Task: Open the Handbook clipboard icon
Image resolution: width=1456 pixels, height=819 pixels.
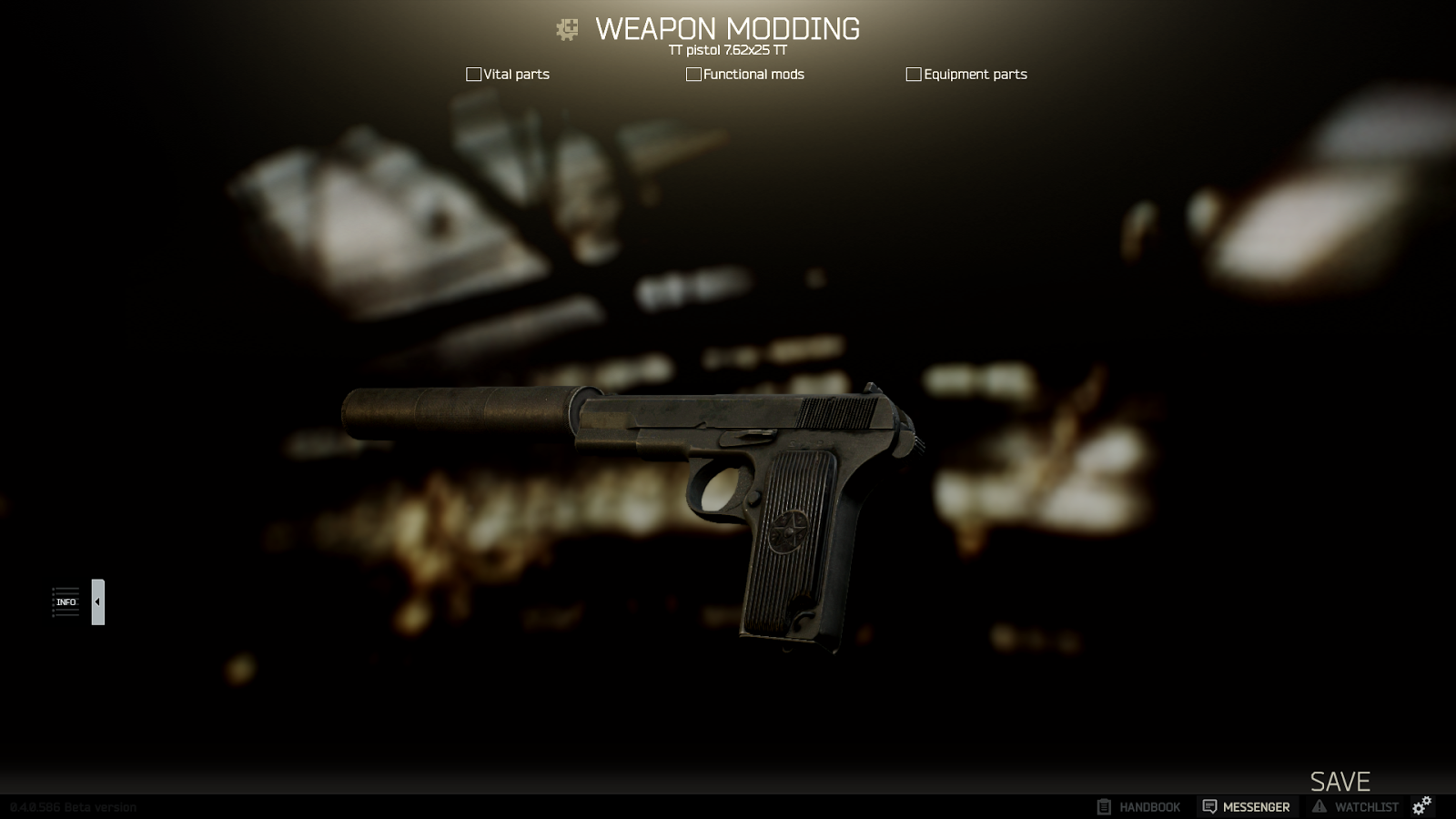Action: coord(1103,806)
